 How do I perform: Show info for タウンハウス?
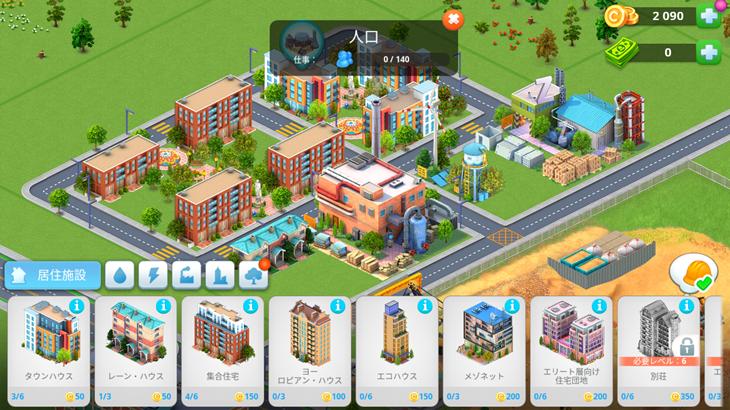[x=76, y=306]
